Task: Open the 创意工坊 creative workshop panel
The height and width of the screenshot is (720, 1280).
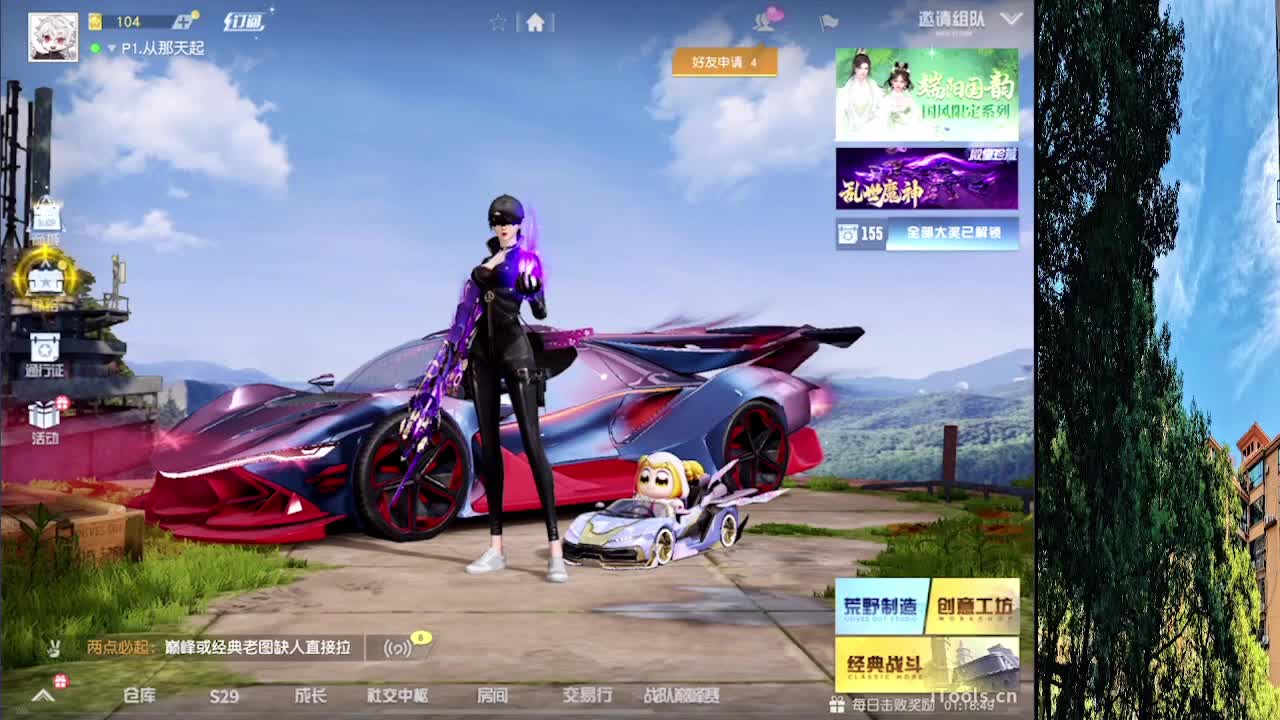Action: 973,605
